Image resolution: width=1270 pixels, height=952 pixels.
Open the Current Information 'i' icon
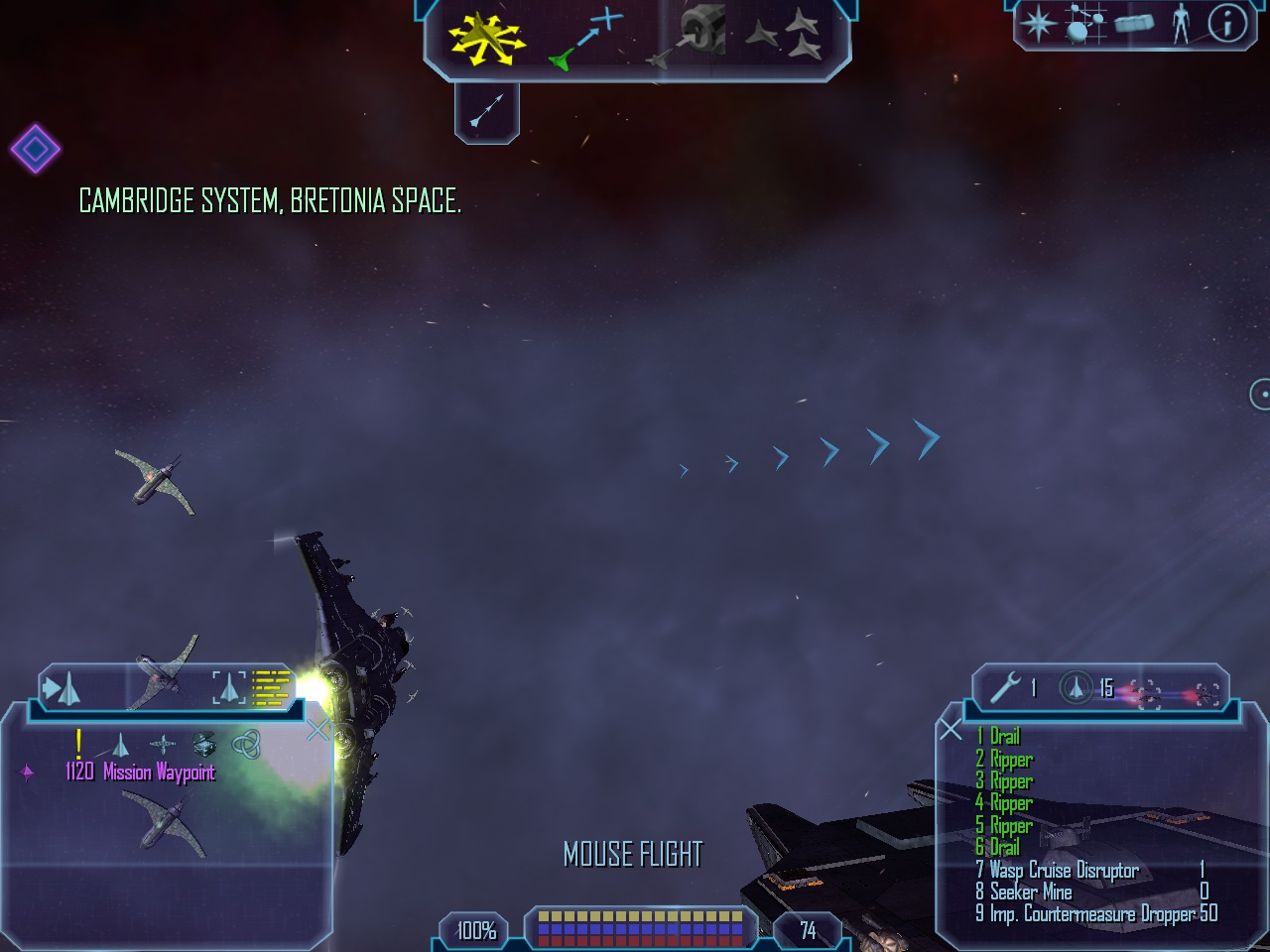pos(1227,23)
